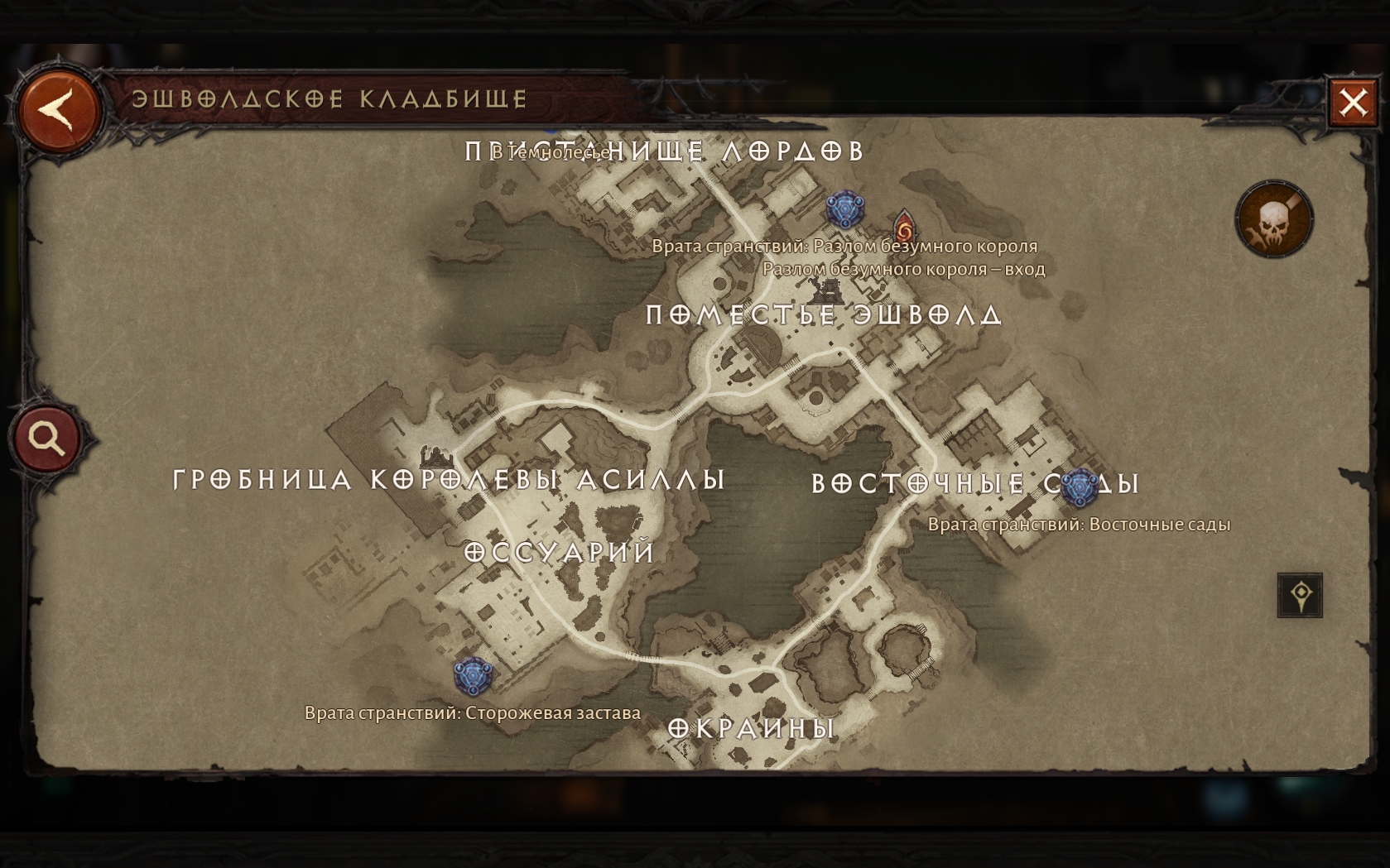Screen dimensions: 1390x868
Task: Go back using the red arrow button
Action: pos(59,112)
